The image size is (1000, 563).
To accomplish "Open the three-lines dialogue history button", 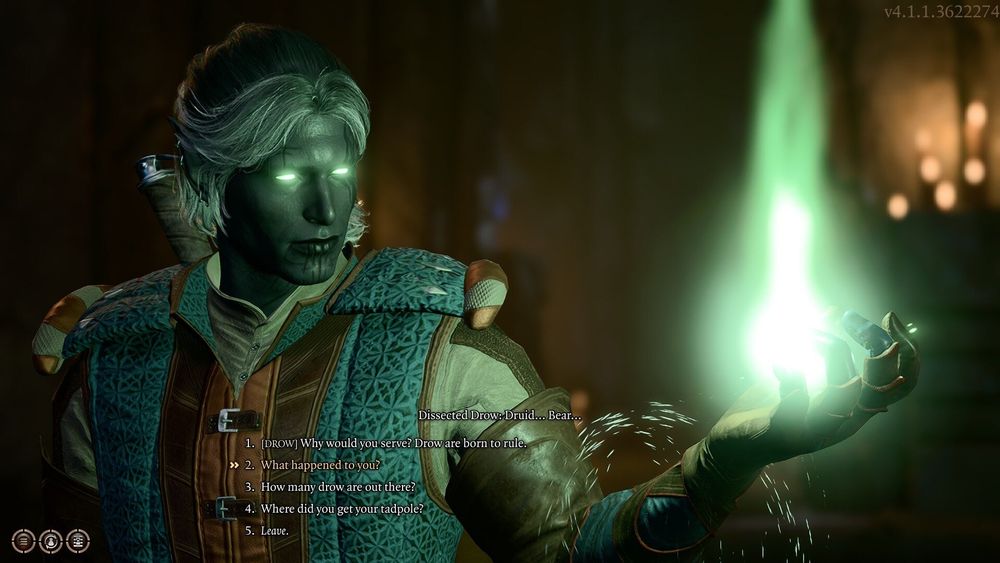I will [23, 541].
